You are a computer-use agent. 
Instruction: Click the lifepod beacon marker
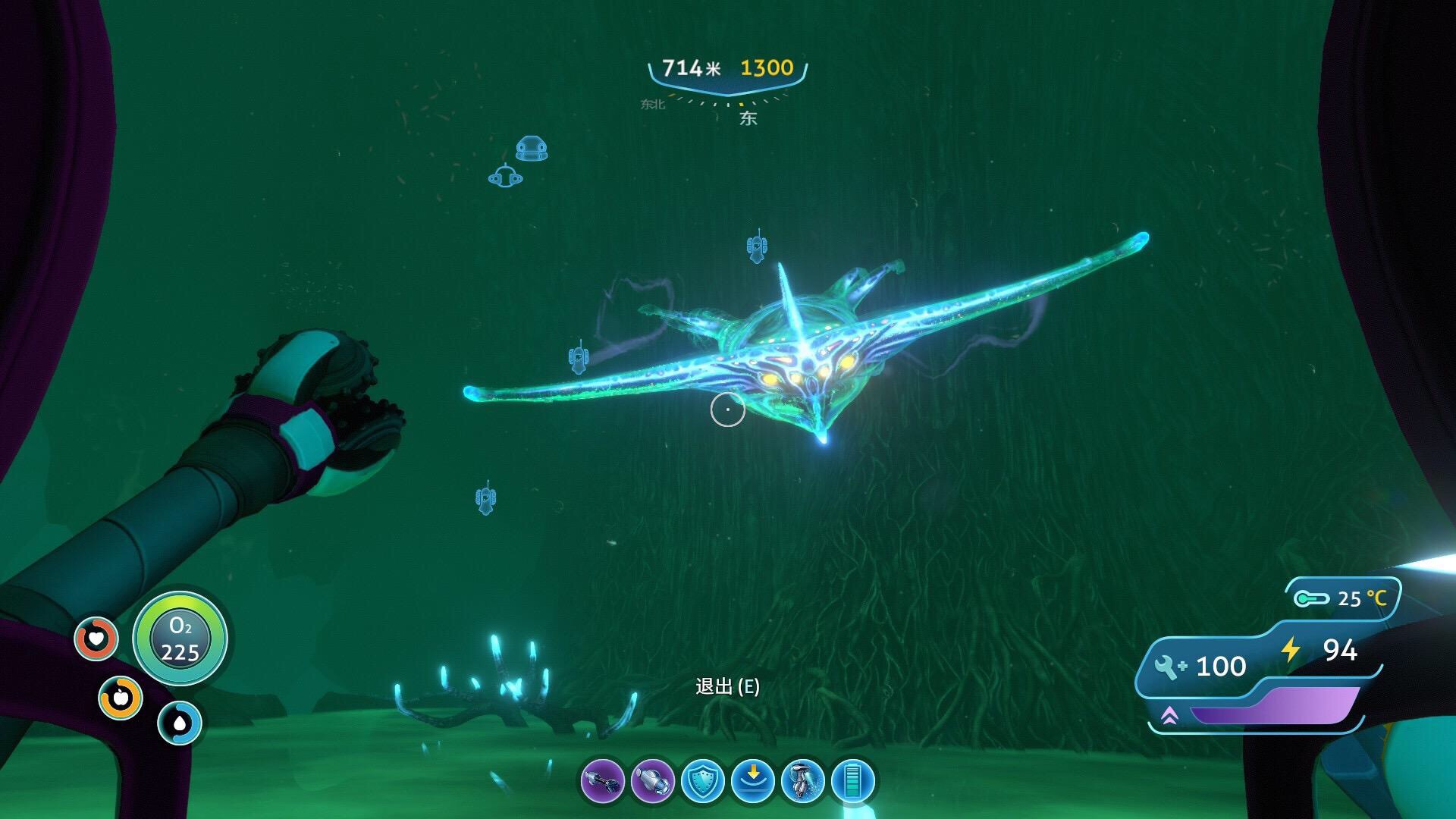(532, 149)
